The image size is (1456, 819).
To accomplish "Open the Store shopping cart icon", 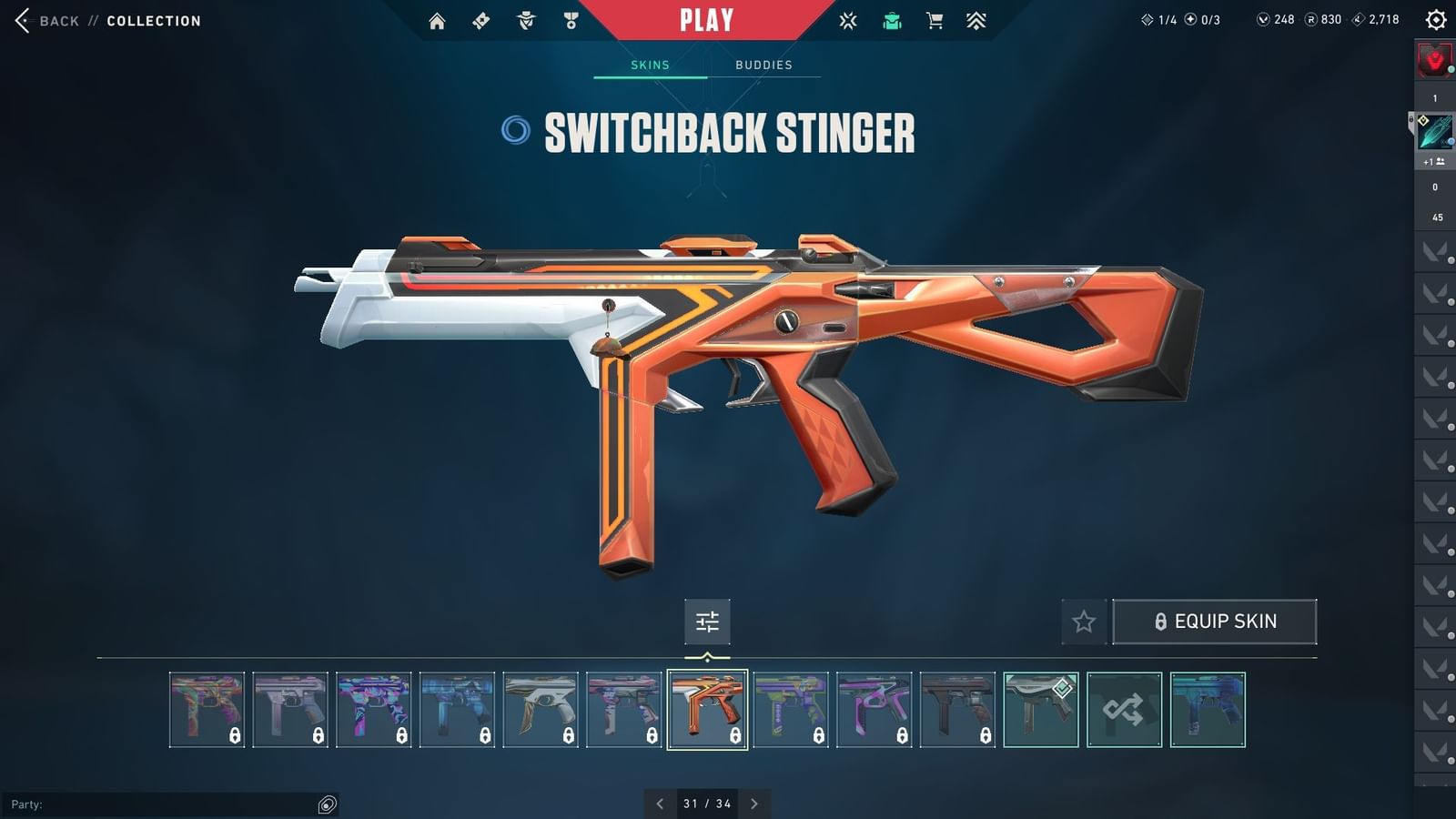I will 937,20.
